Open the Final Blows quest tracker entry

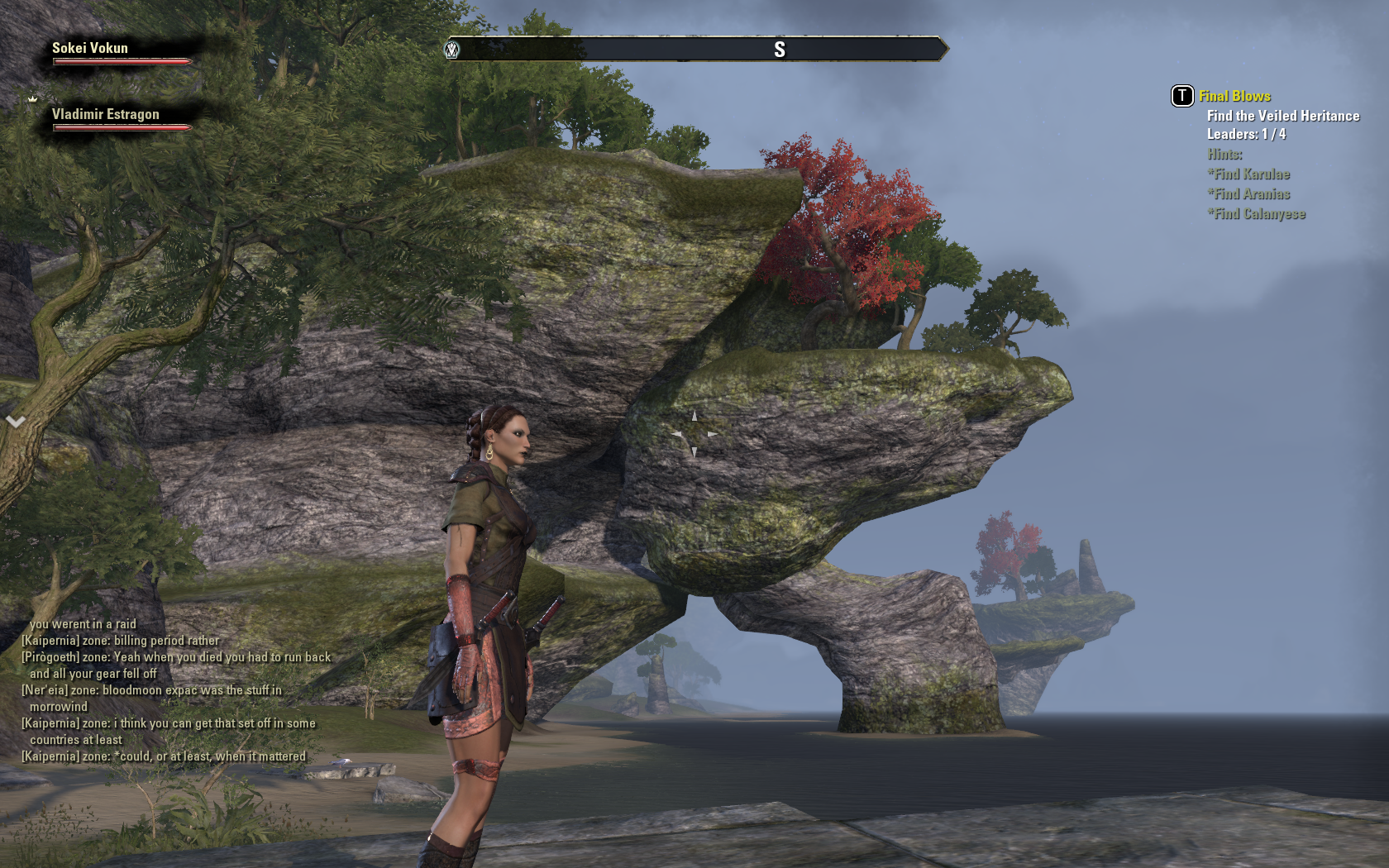click(x=1234, y=97)
